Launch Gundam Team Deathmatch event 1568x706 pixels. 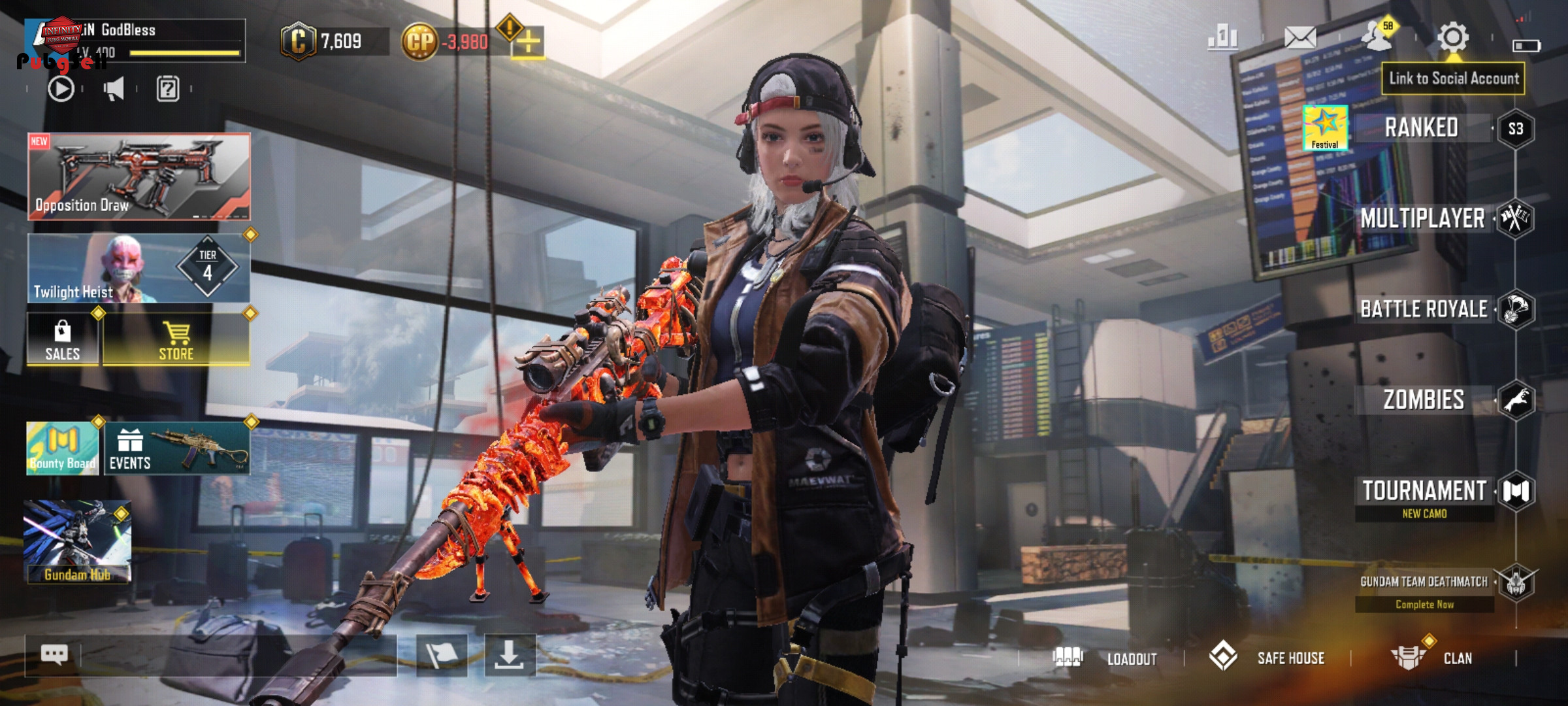click(1424, 582)
